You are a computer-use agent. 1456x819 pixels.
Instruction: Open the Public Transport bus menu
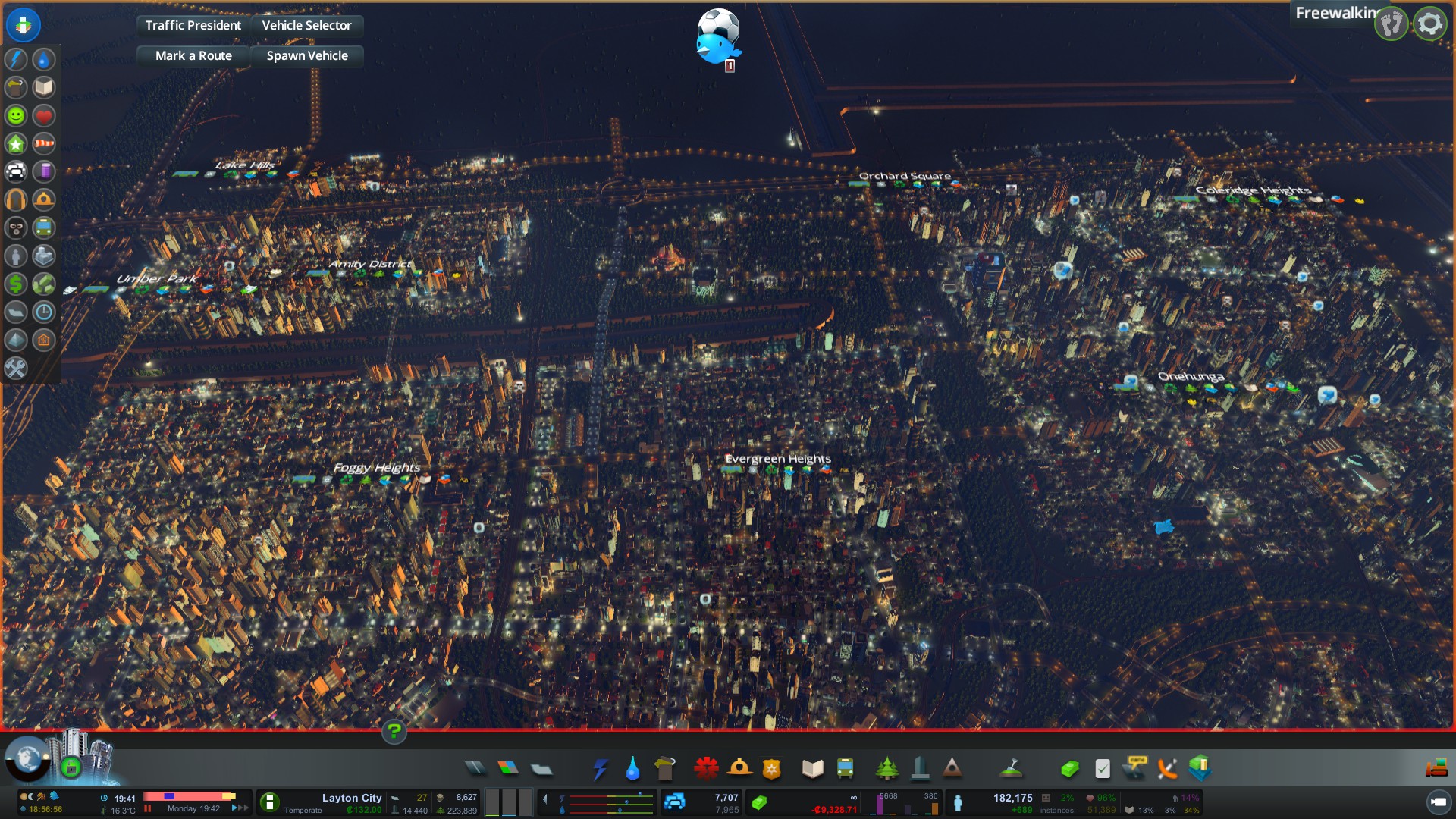pyautogui.click(x=845, y=769)
